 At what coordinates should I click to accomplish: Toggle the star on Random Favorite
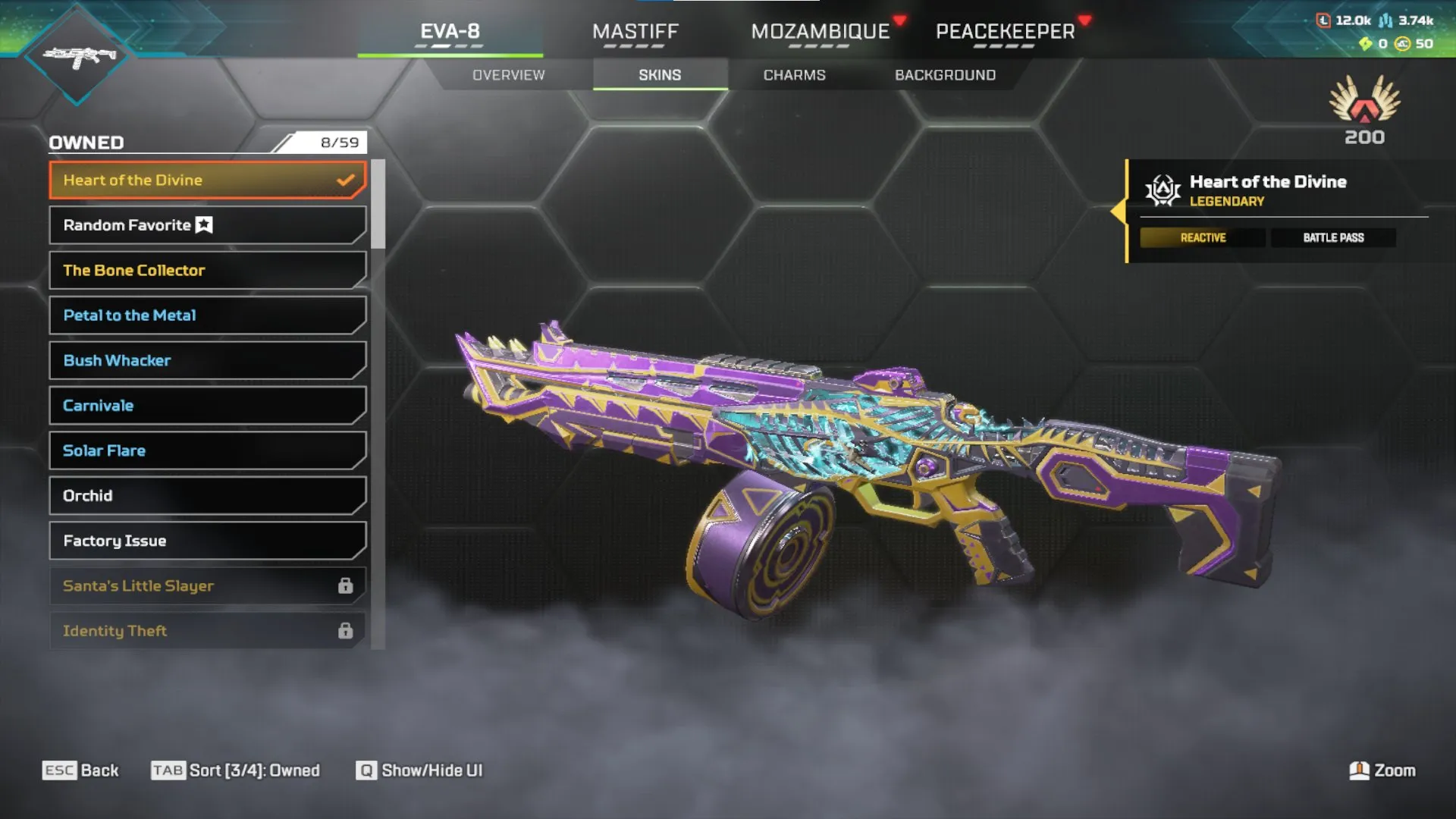(x=202, y=224)
